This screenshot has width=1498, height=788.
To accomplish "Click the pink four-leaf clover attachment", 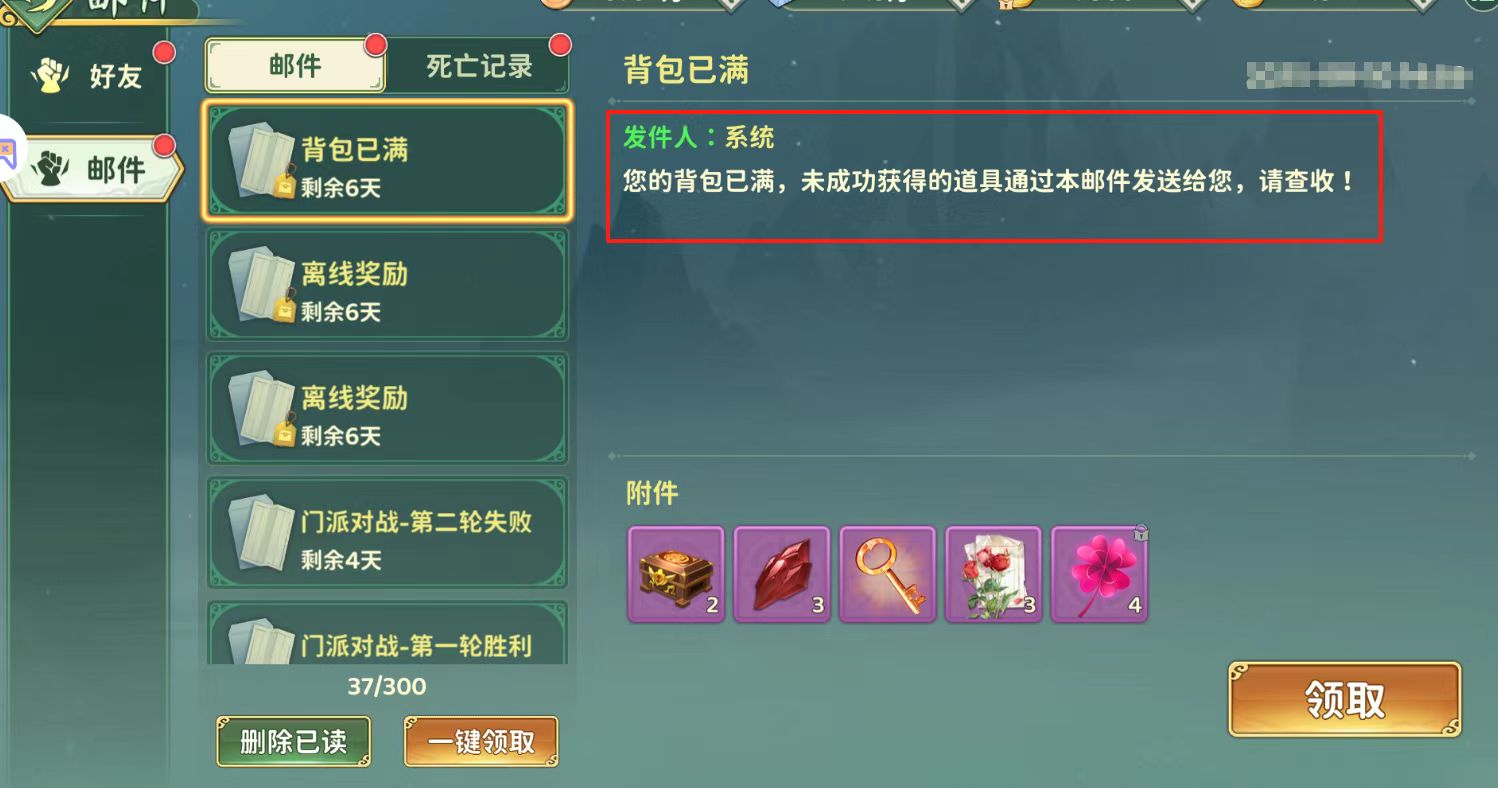I will click(x=1099, y=573).
